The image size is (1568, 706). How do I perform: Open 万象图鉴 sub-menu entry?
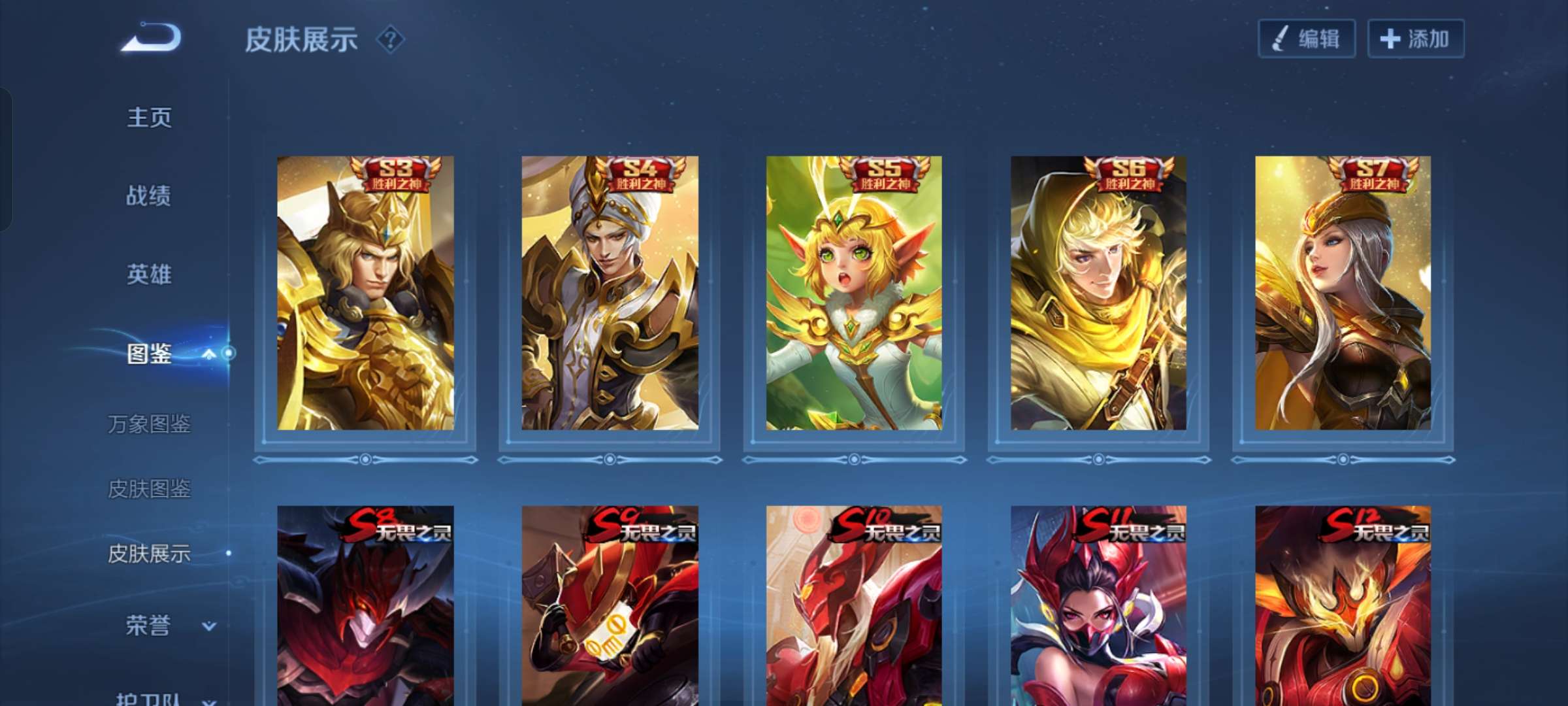[149, 424]
